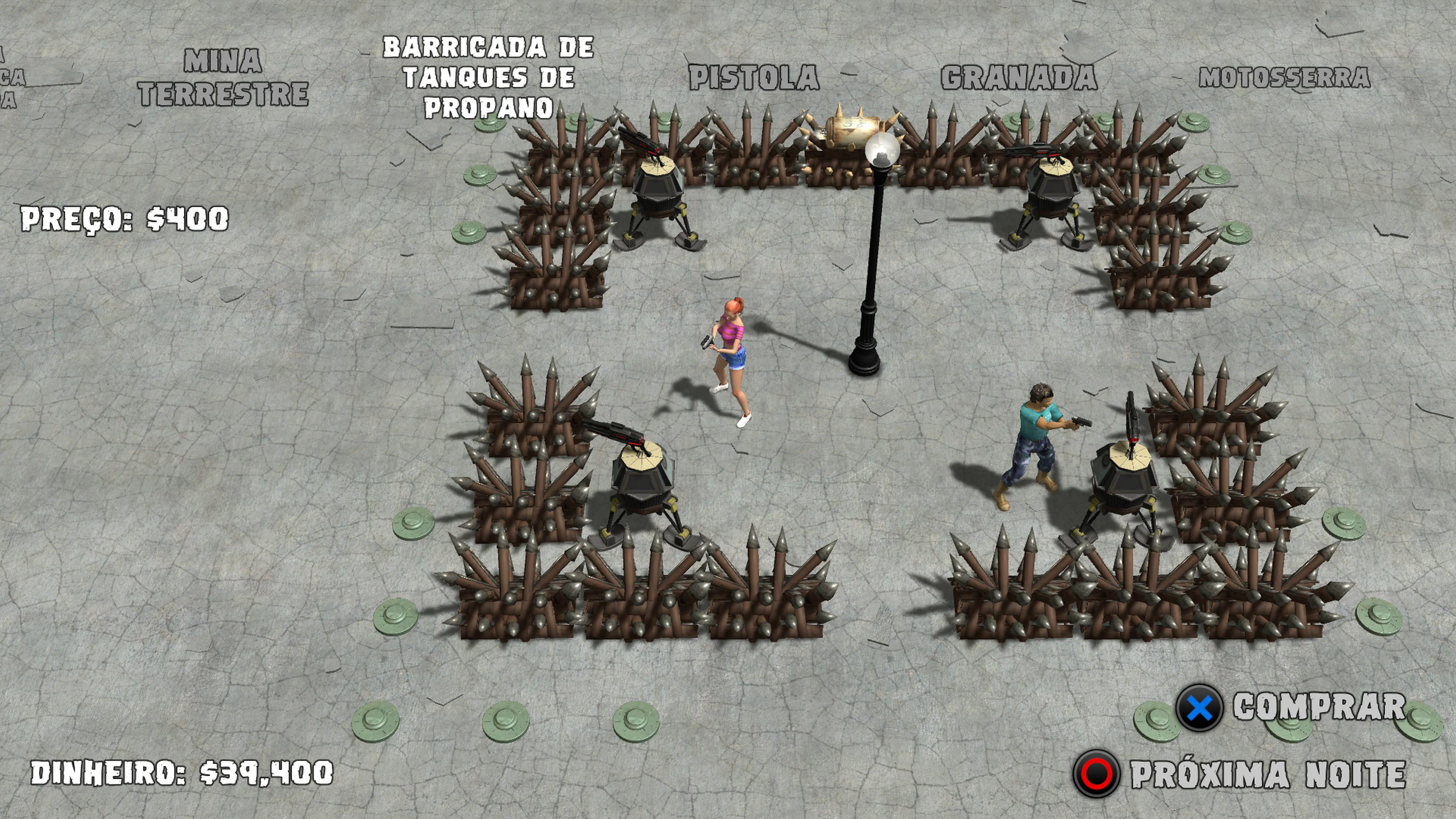Pick the Granada shop option
Image resolution: width=1456 pixels, height=819 pixels.
[1018, 78]
